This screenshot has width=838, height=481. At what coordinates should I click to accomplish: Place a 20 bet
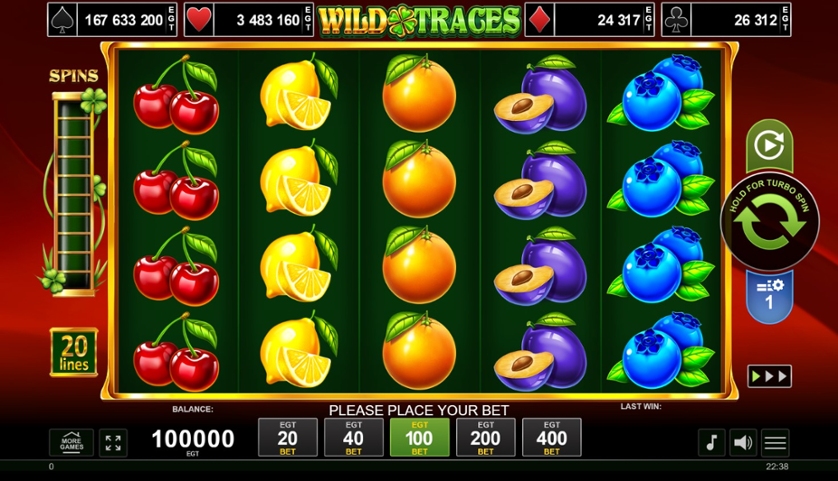pyautogui.click(x=287, y=438)
